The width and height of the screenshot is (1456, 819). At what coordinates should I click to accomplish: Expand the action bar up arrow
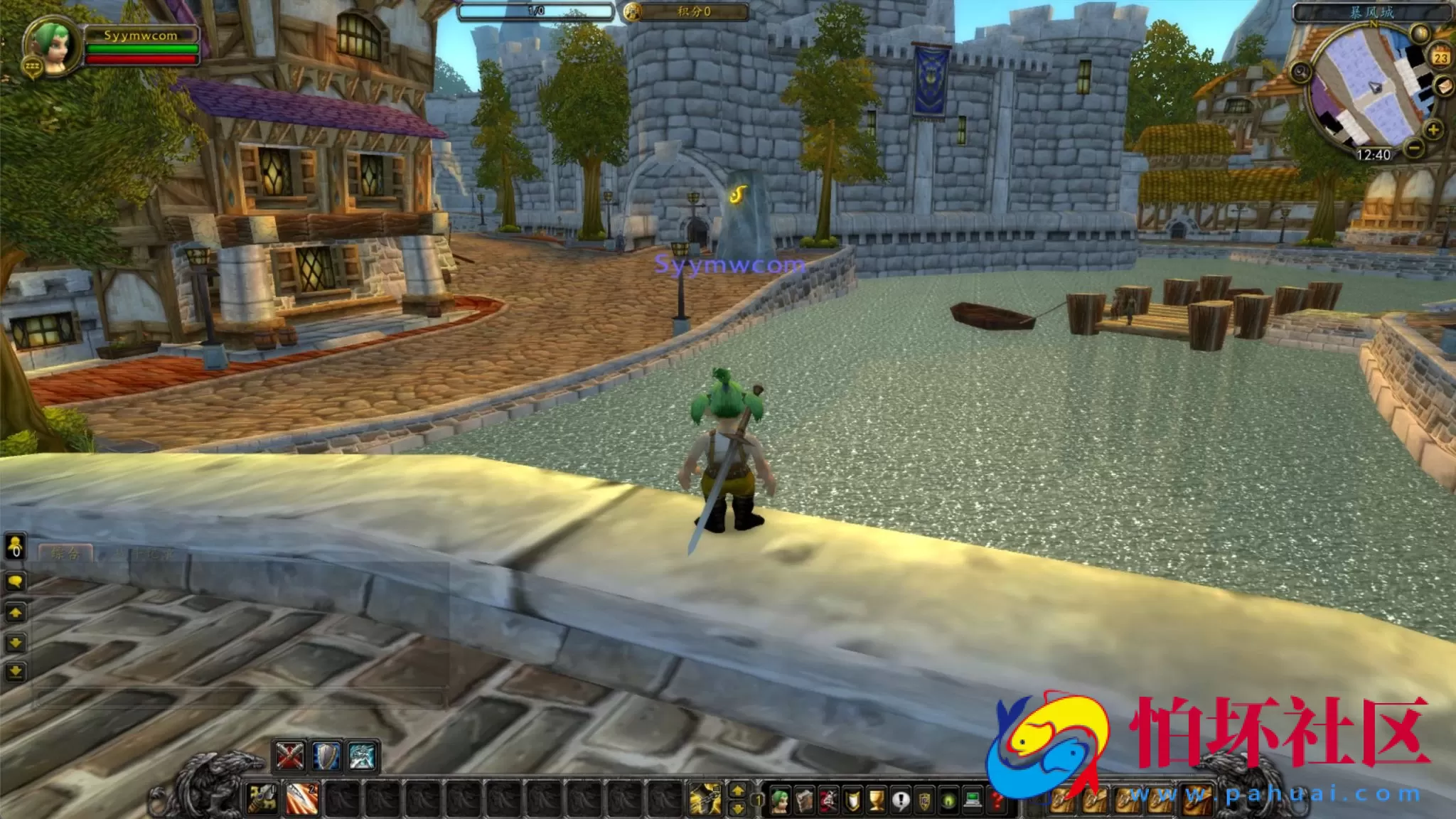tap(737, 791)
